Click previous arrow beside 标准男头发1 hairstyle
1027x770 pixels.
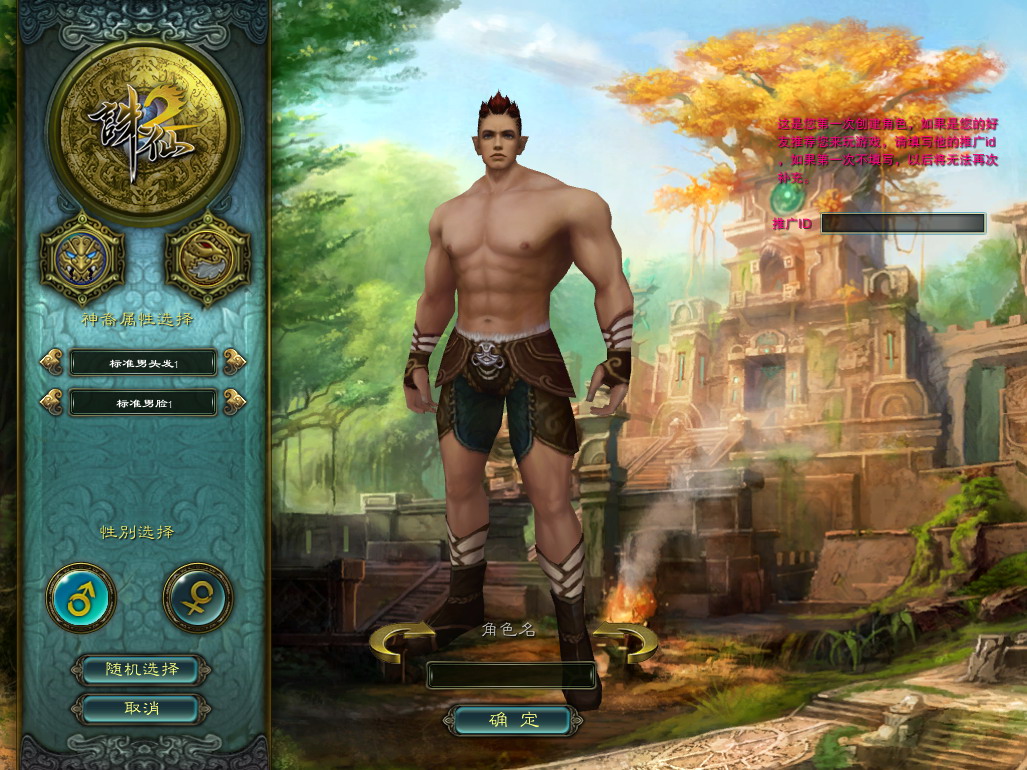click(x=51, y=361)
